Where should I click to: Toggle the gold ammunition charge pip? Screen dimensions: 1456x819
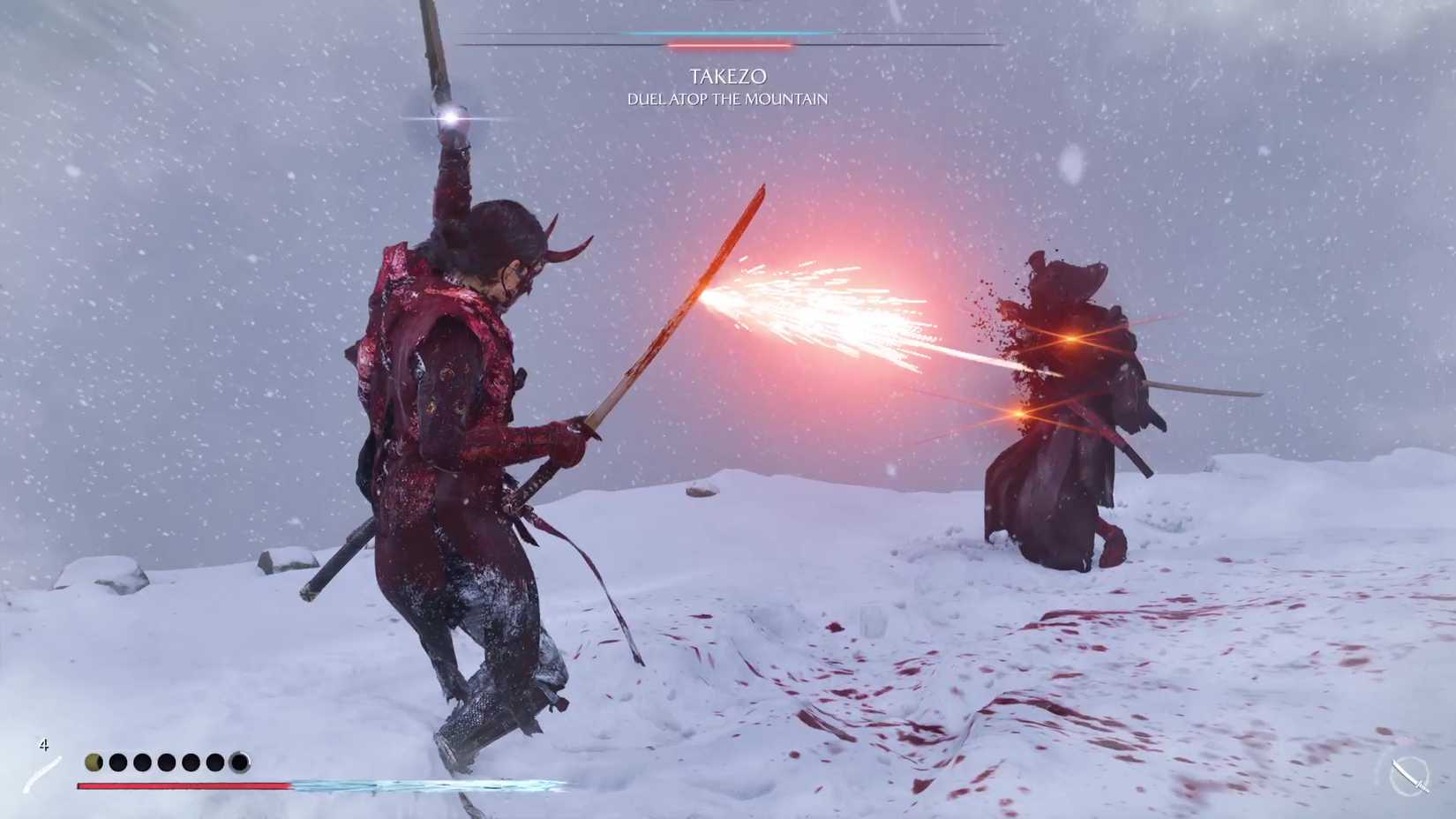point(93,761)
